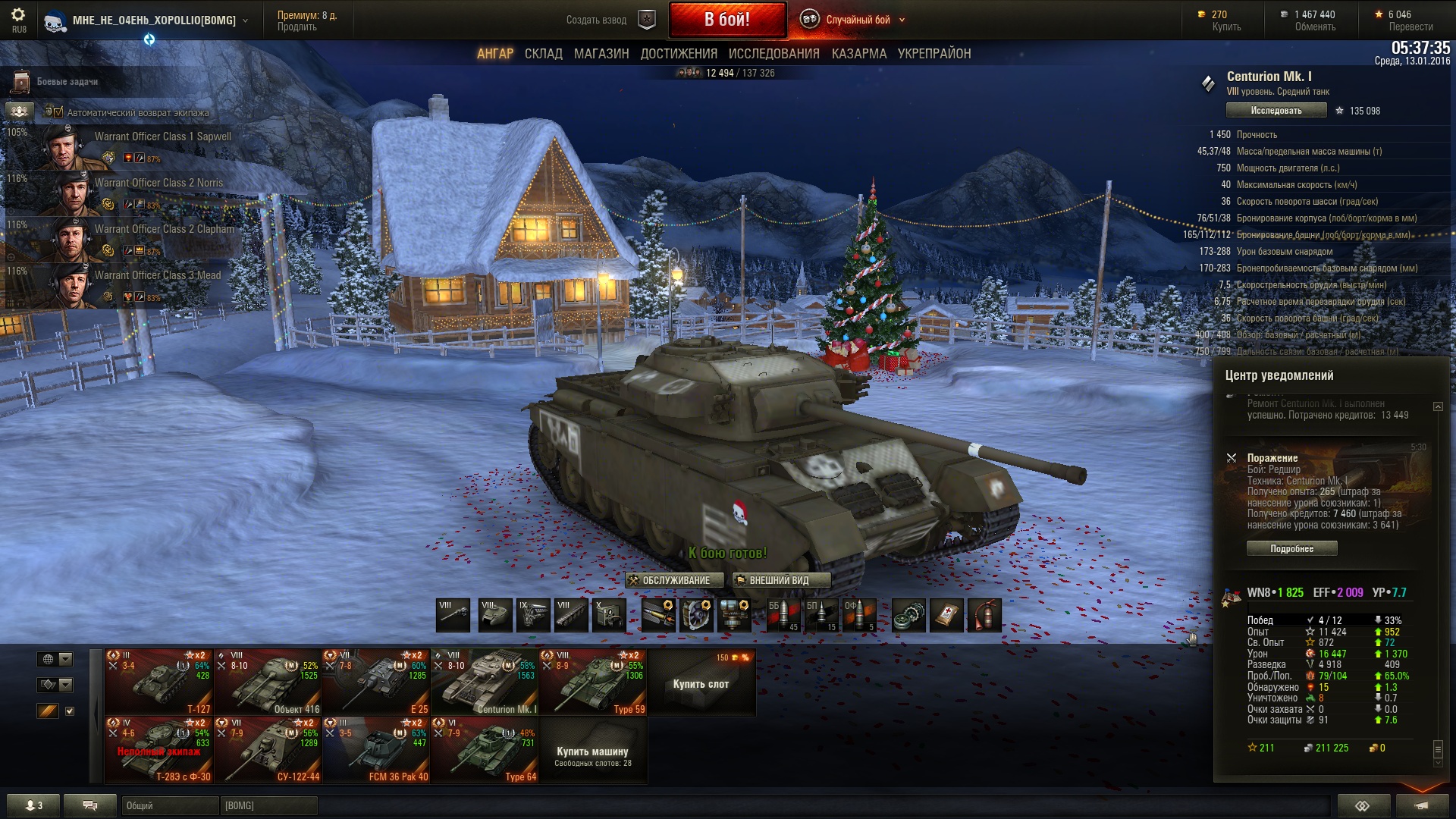Open the ВНЕШНИЙ ВИД customization
Image resolution: width=1456 pixels, height=819 pixels.
[780, 580]
